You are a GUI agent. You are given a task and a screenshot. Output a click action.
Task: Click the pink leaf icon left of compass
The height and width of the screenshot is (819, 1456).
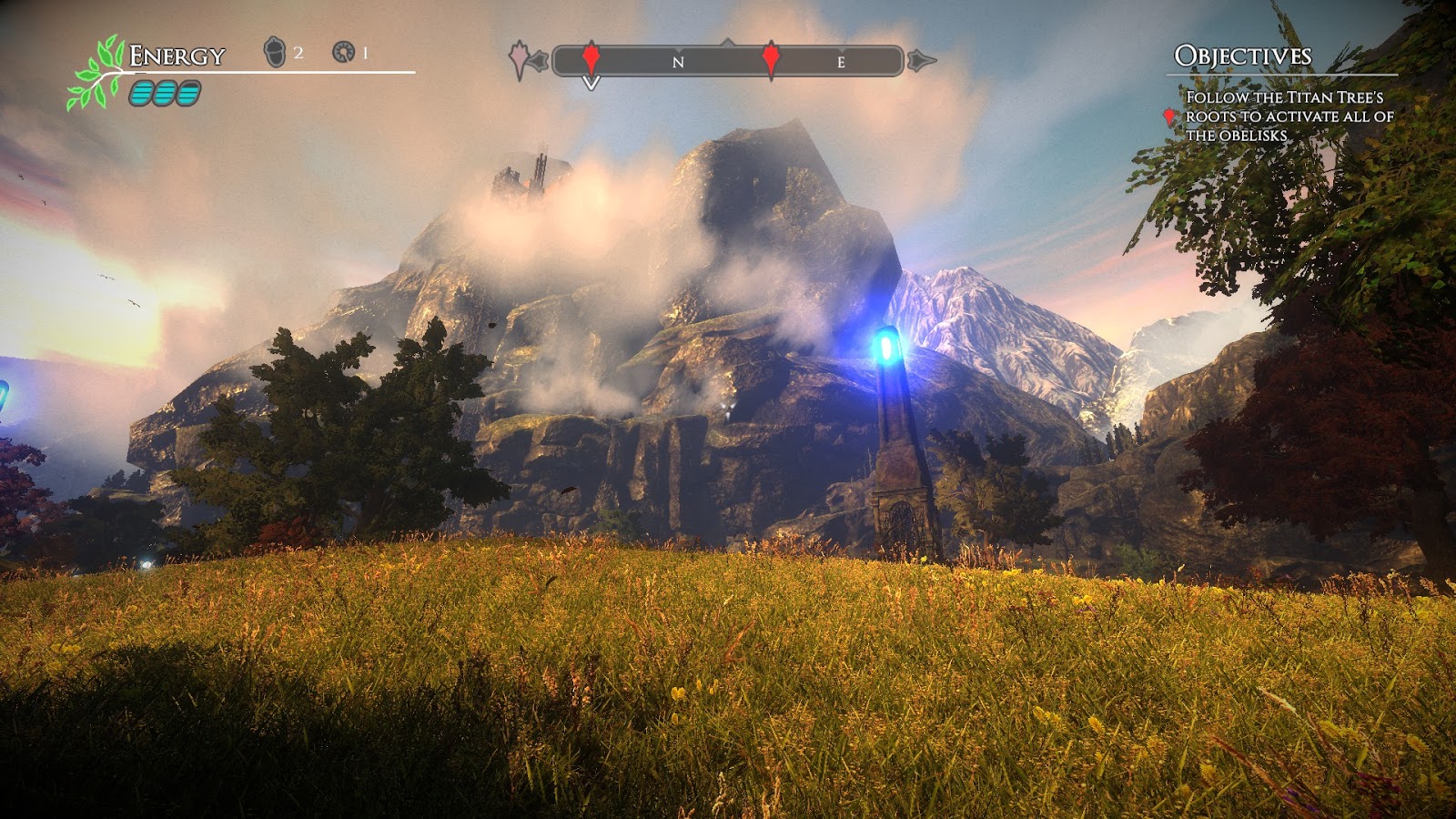point(519,59)
